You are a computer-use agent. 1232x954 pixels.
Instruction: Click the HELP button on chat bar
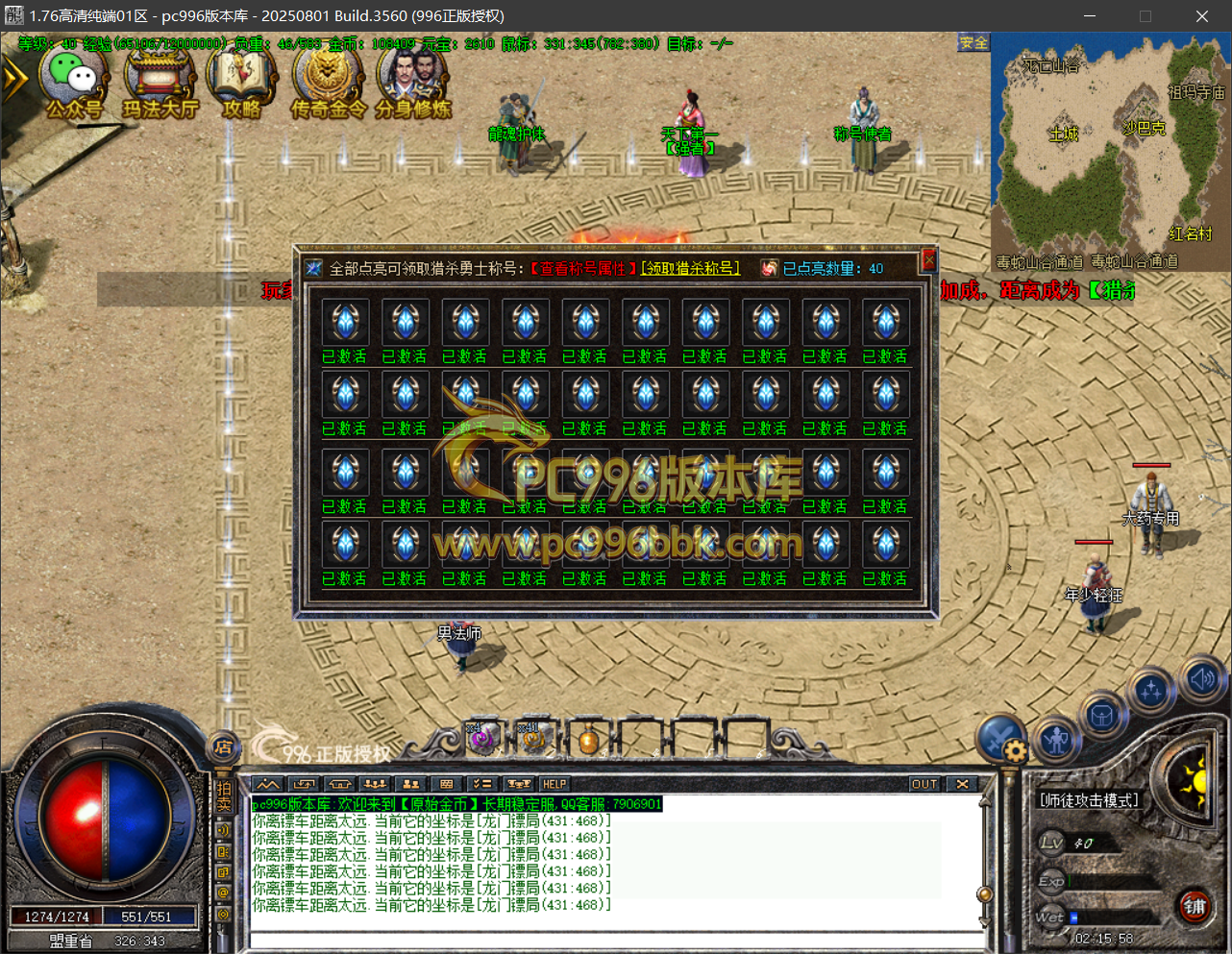pyautogui.click(x=554, y=784)
